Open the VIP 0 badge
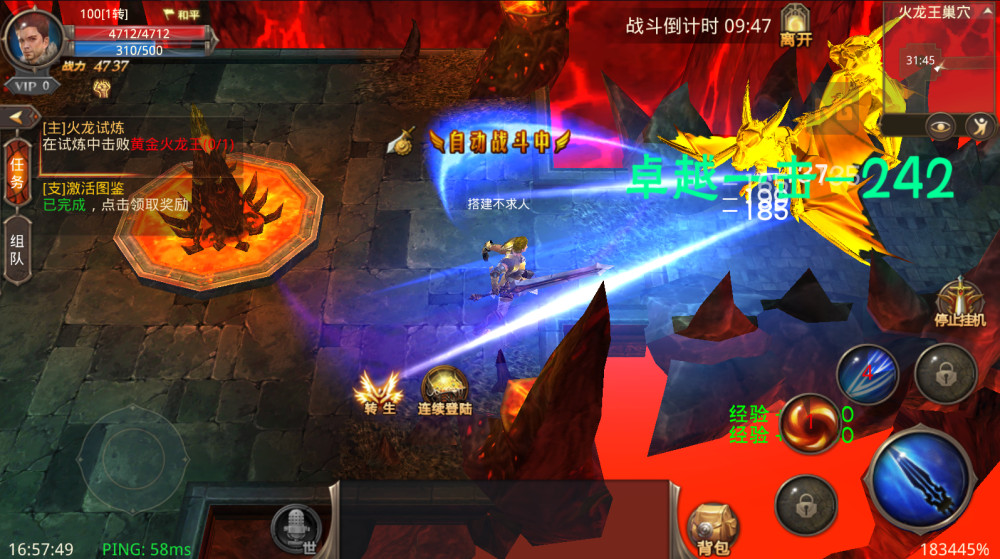The height and width of the screenshot is (559, 1000). tap(33, 86)
